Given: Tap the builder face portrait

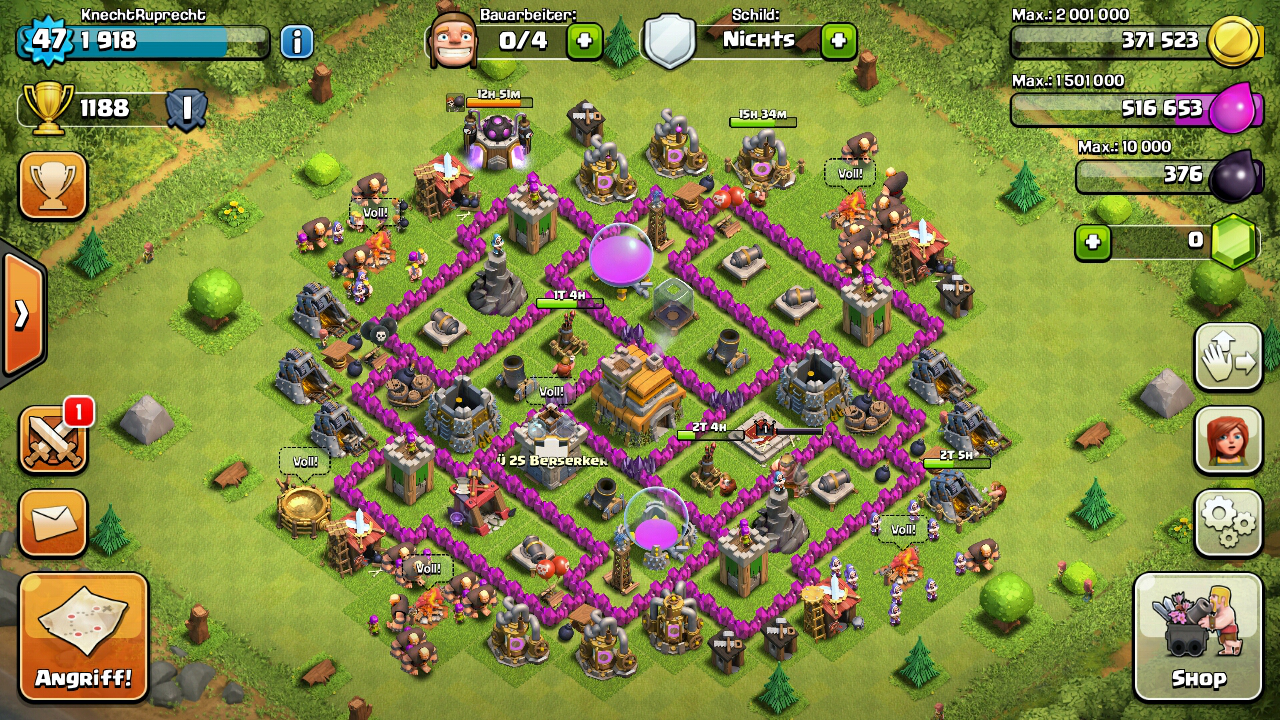Looking at the screenshot, I should click(x=452, y=40).
